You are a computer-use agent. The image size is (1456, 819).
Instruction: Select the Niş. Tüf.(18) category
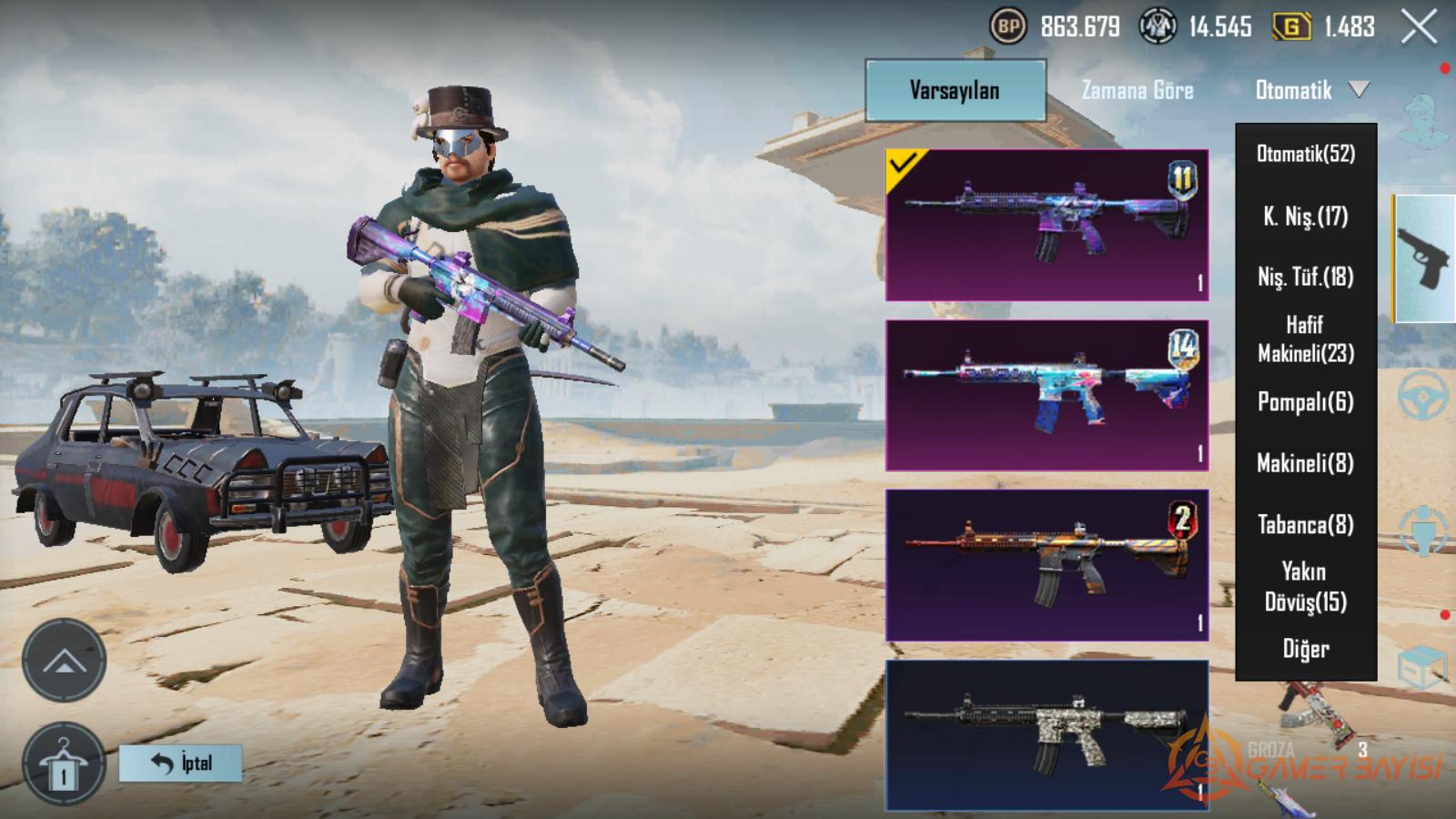pos(1305,277)
